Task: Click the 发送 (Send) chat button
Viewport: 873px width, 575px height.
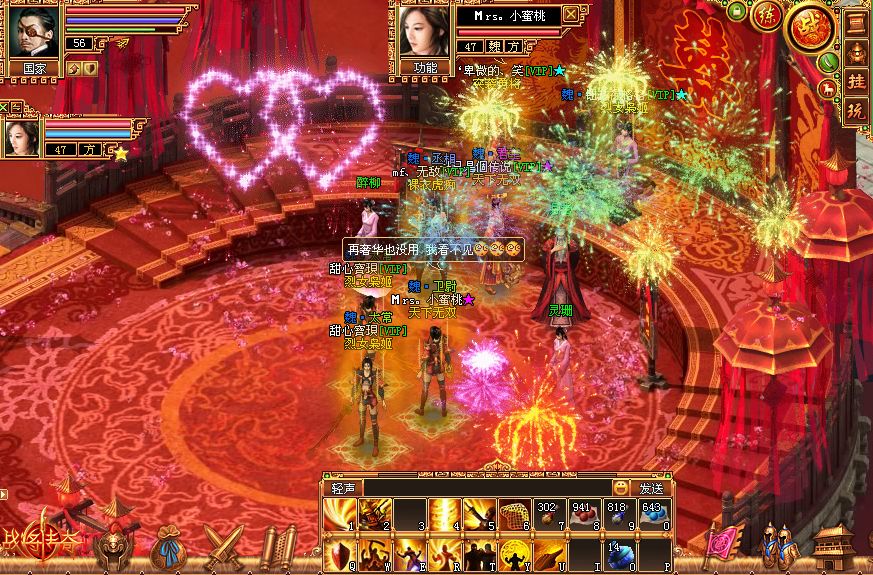Action: tap(651, 488)
